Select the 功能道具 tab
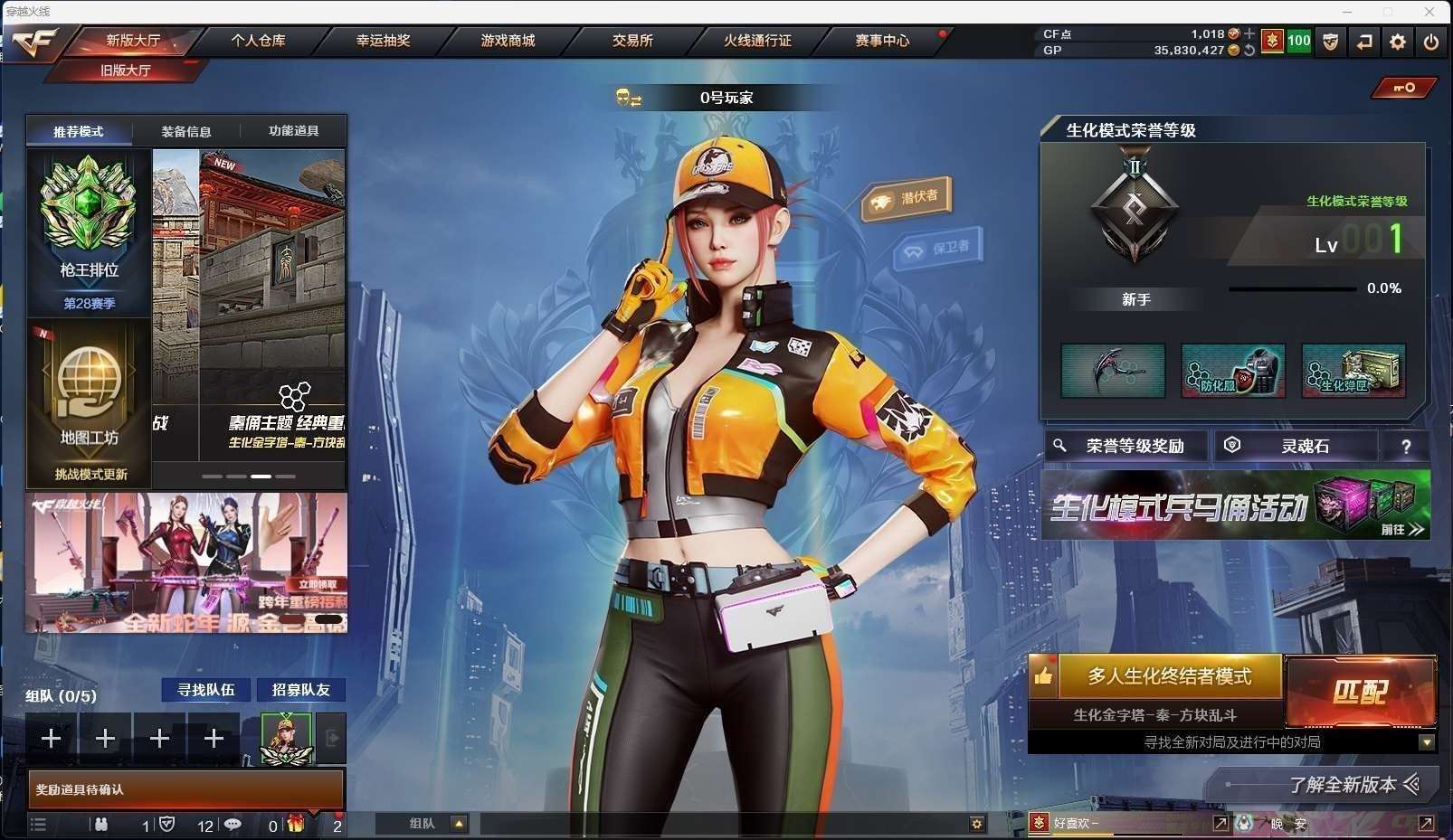The width and height of the screenshot is (1453, 840). click(293, 132)
